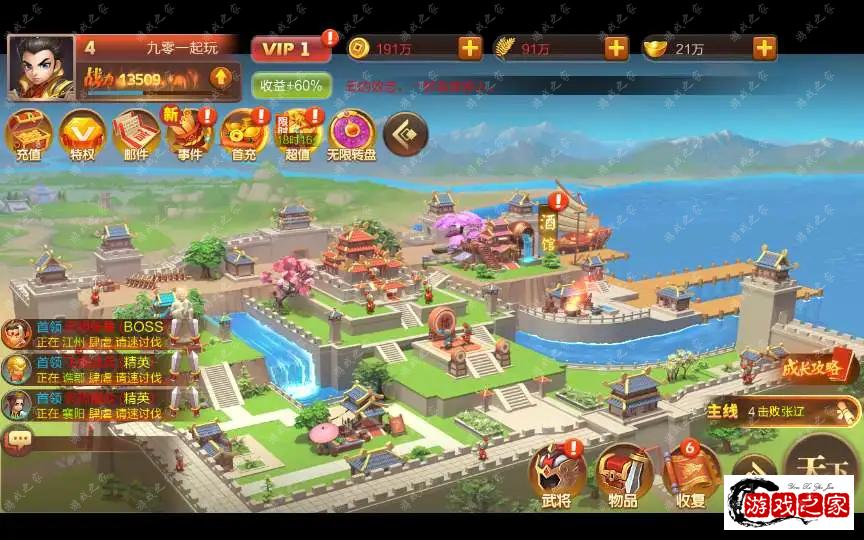This screenshot has width=864, height=540.
Task: Add more grain with plus button
Action: [x=616, y=48]
